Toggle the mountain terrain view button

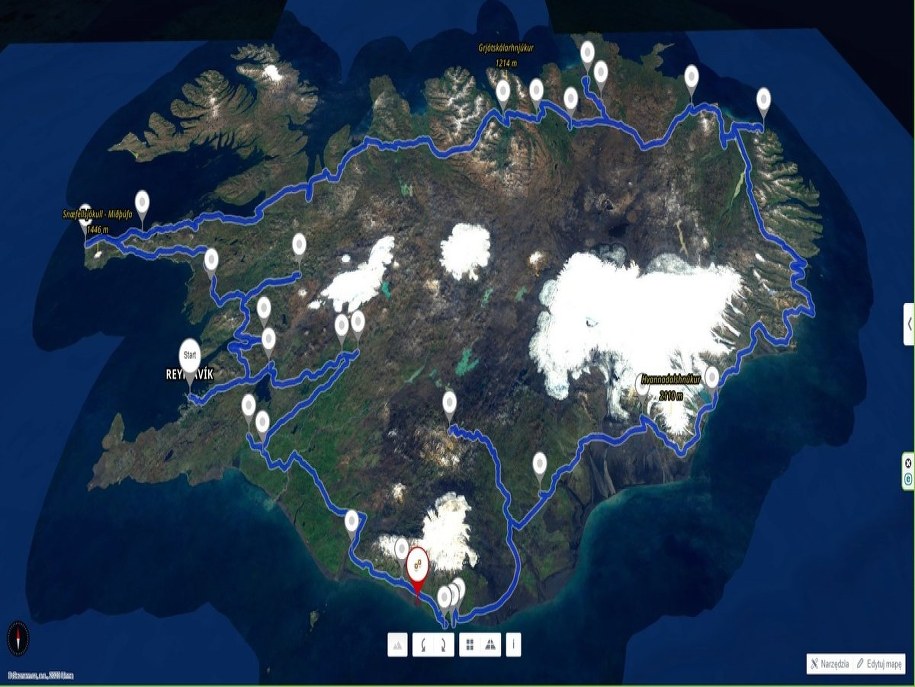point(398,645)
